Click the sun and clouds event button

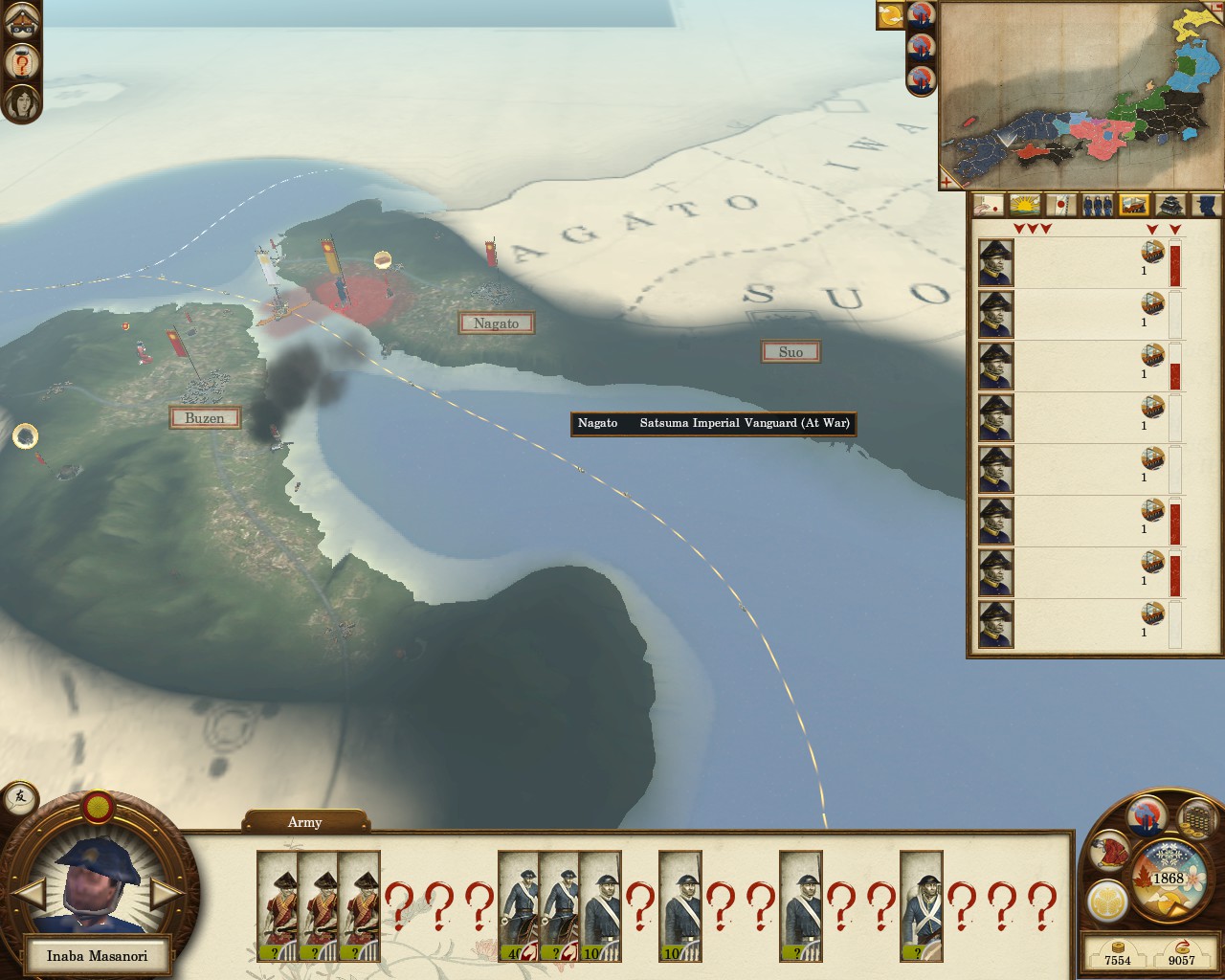(891, 14)
